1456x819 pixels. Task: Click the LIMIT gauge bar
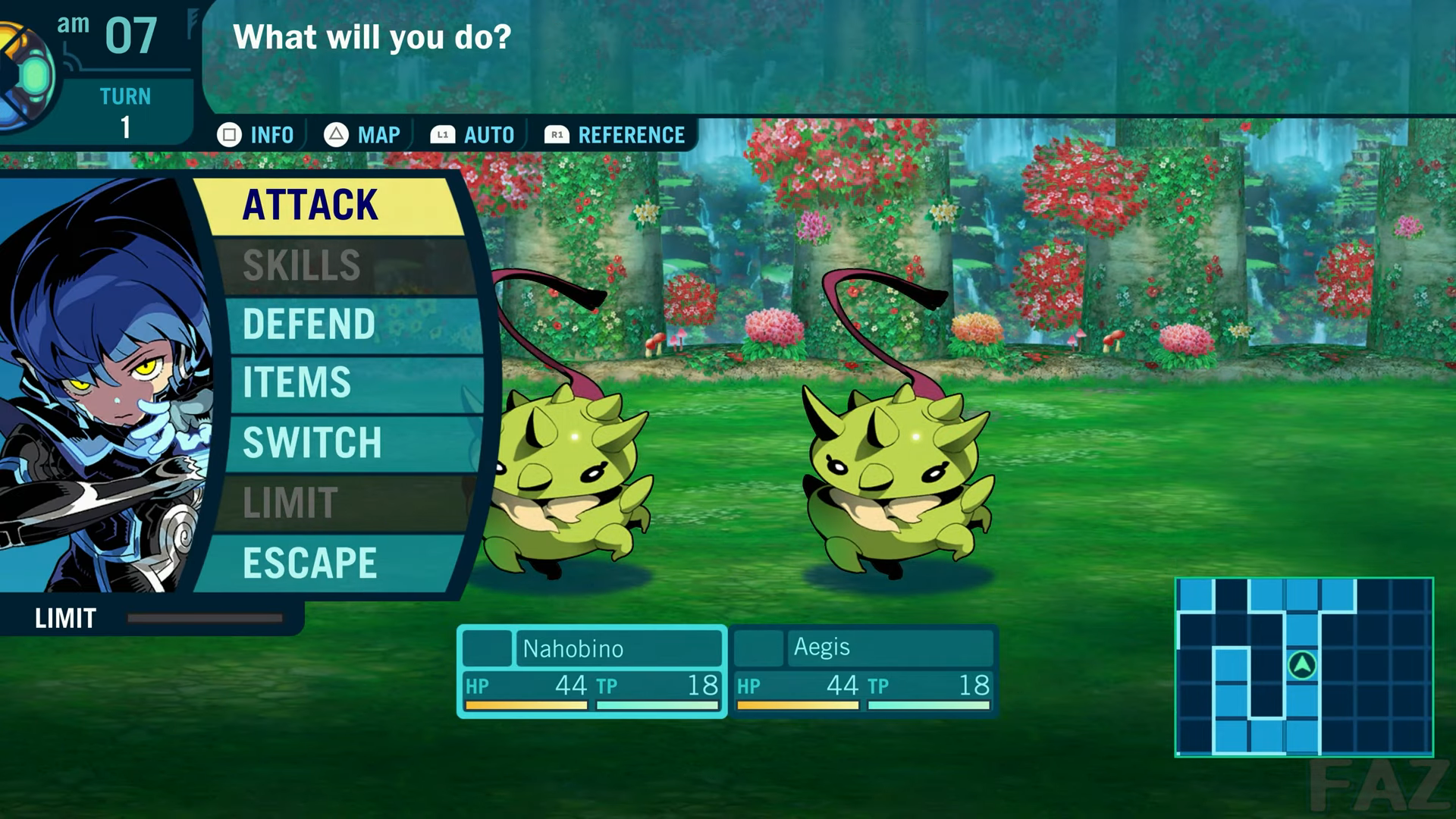click(205, 618)
